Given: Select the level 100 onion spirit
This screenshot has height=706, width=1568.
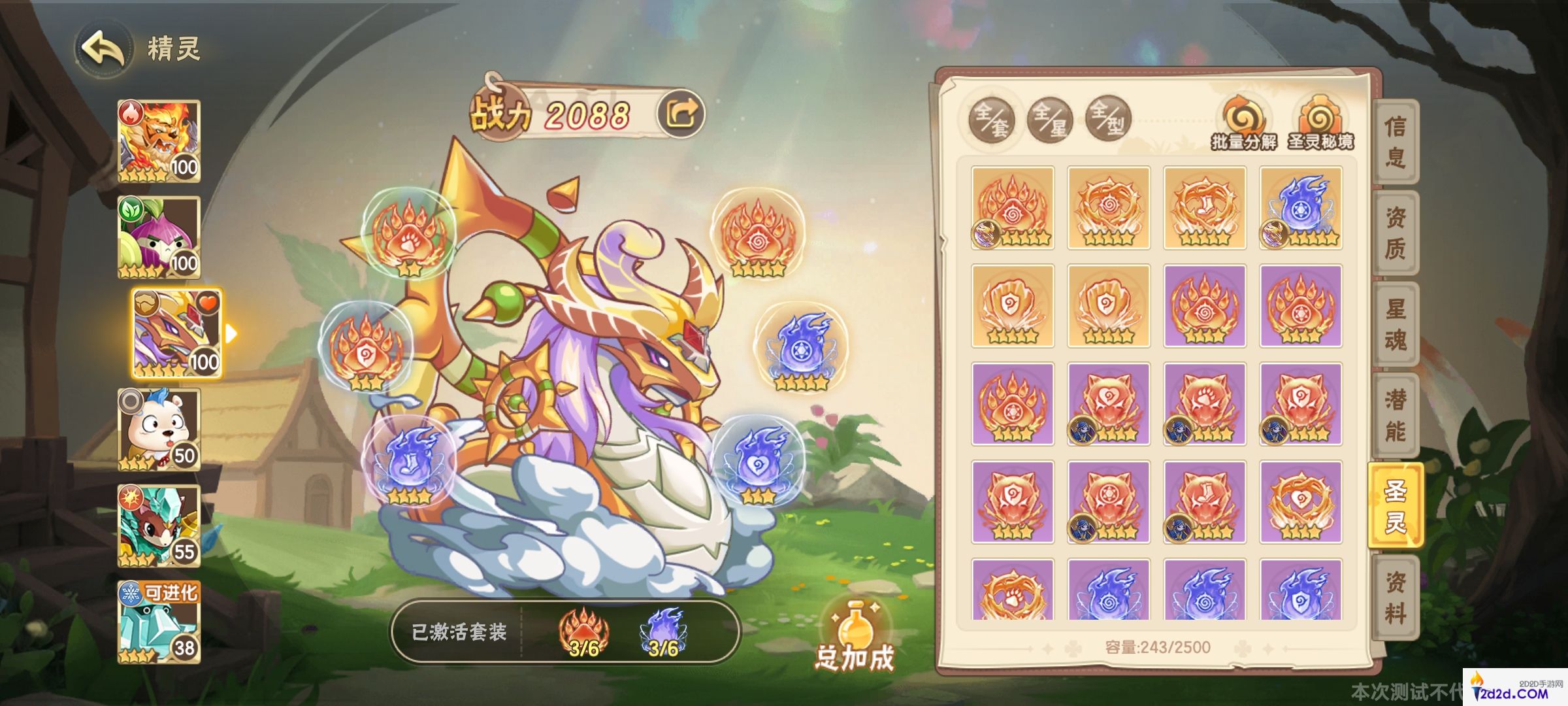Looking at the screenshot, I should 159,237.
